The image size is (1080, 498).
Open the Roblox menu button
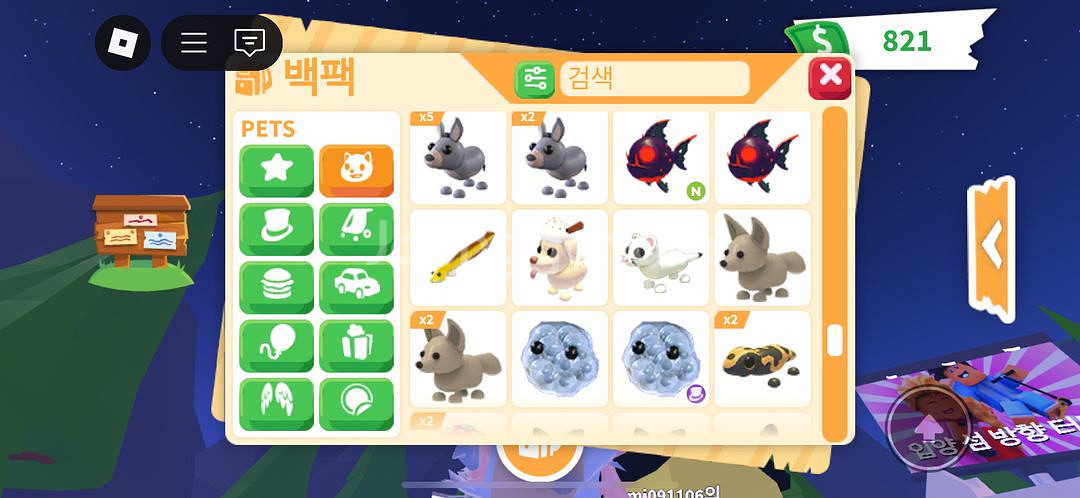coord(123,43)
